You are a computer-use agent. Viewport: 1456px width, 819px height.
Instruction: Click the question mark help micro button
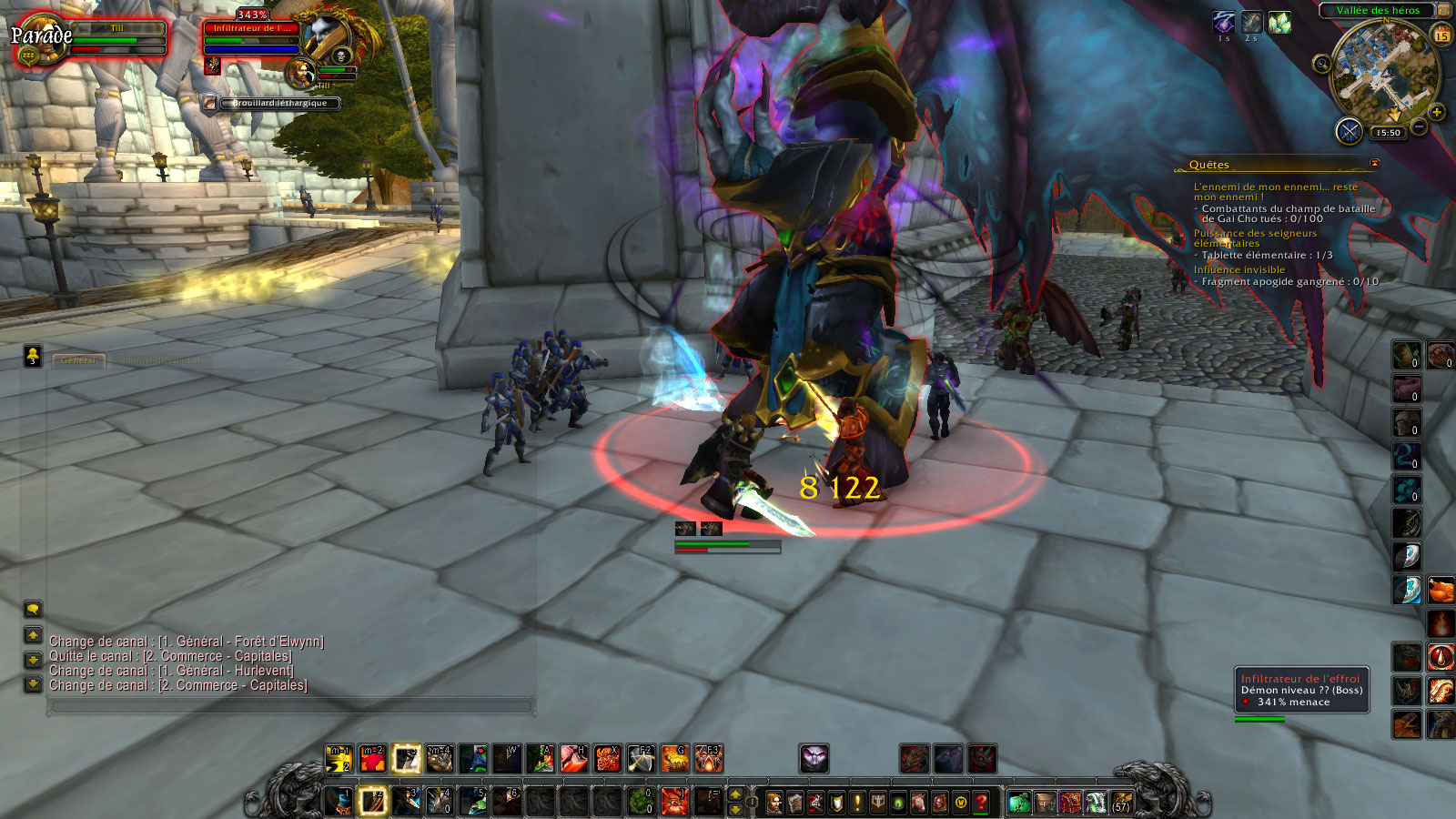pyautogui.click(x=981, y=803)
